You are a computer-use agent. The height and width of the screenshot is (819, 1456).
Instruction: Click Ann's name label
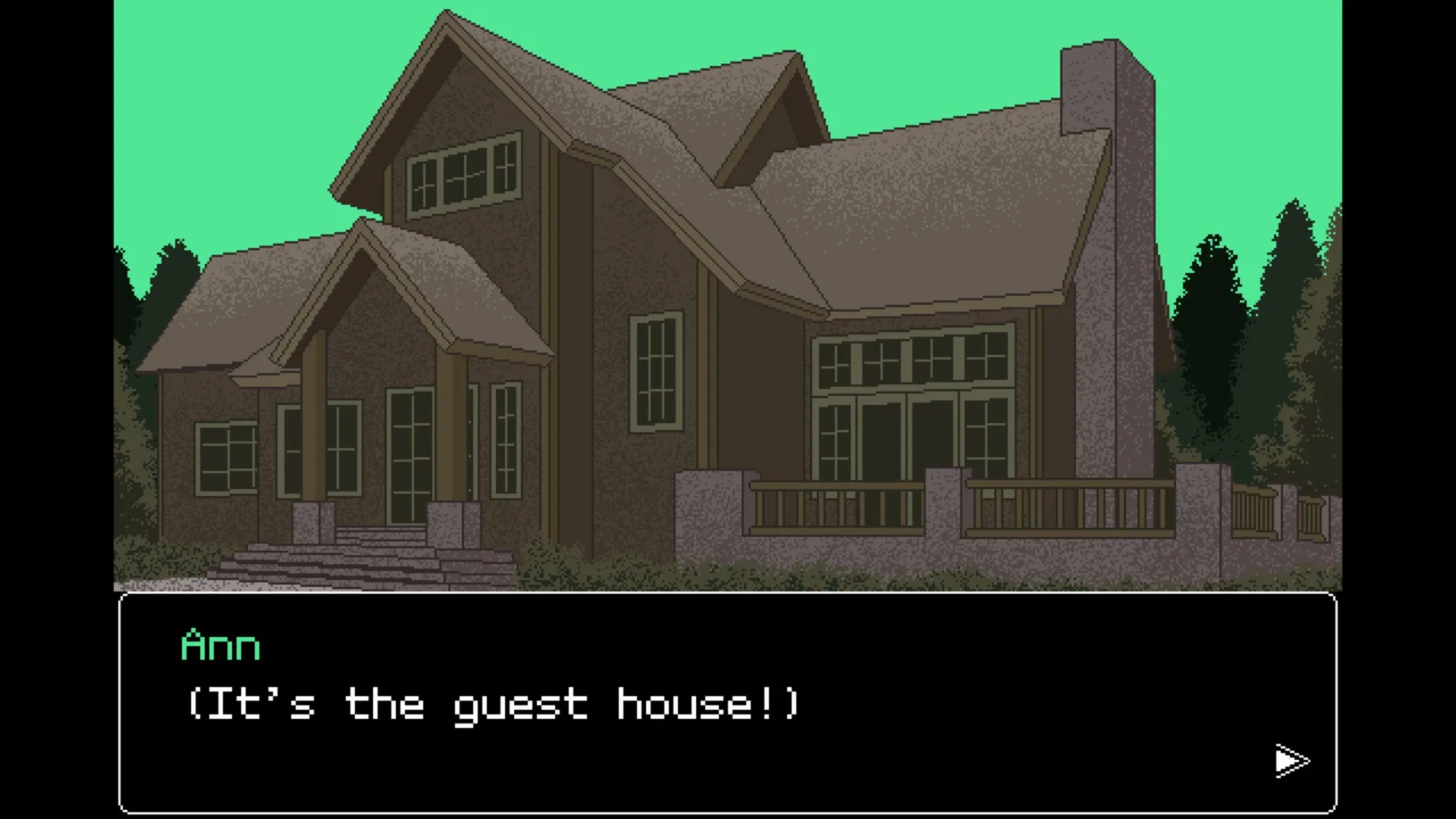220,645
